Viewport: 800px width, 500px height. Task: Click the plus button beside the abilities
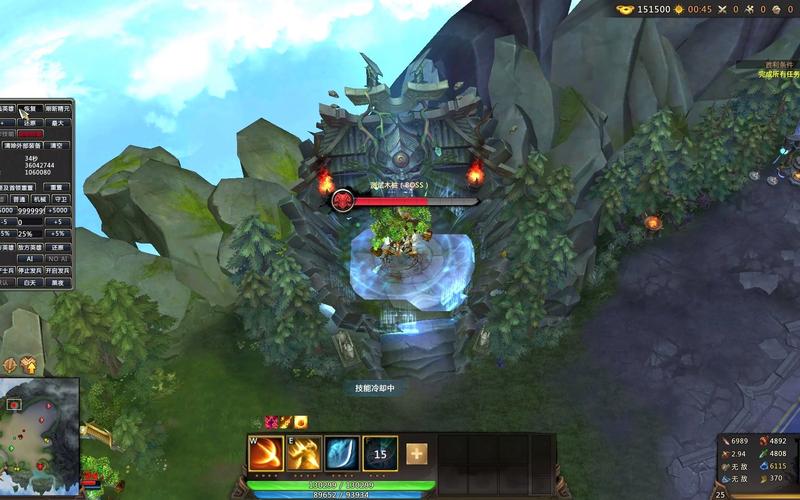click(x=416, y=454)
